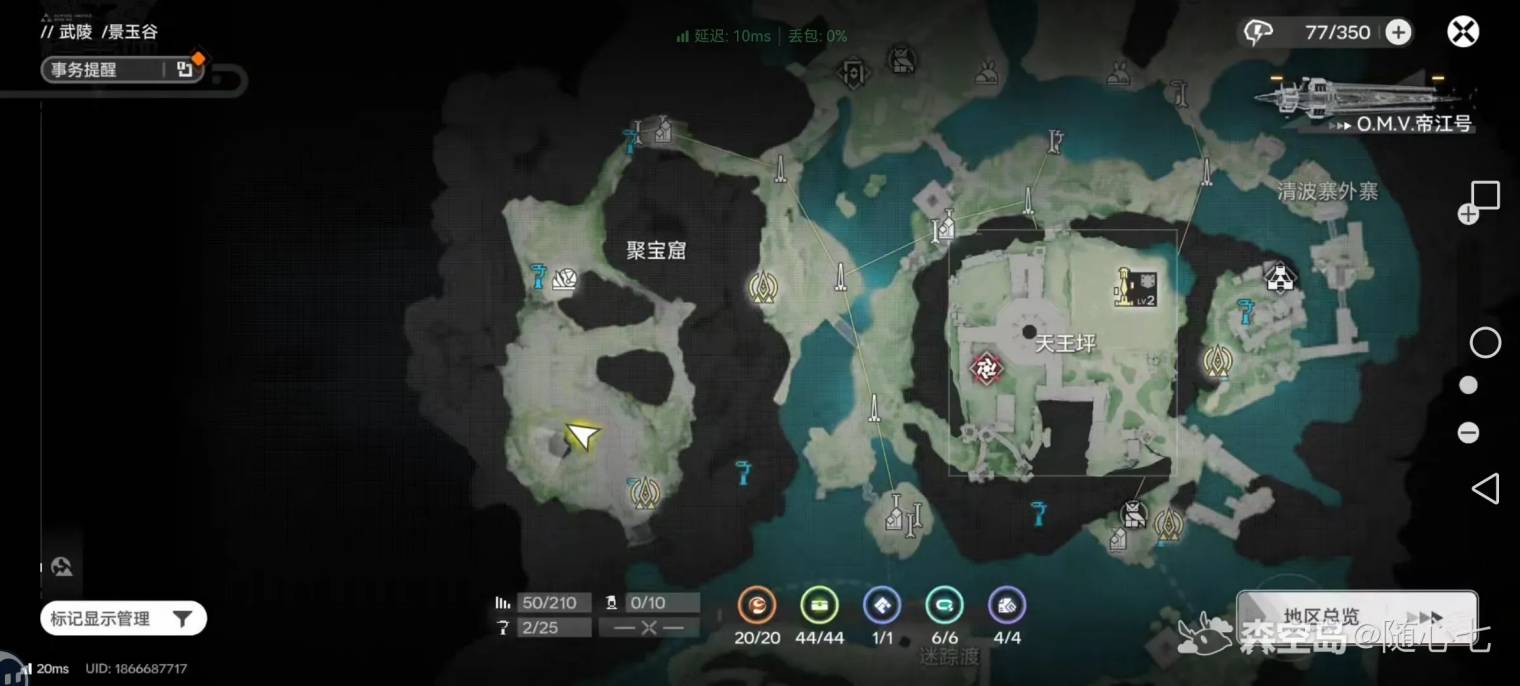Image resolution: width=1520 pixels, height=686 pixels.
Task: Tap the Android back triangle button
Action: tap(1485, 489)
